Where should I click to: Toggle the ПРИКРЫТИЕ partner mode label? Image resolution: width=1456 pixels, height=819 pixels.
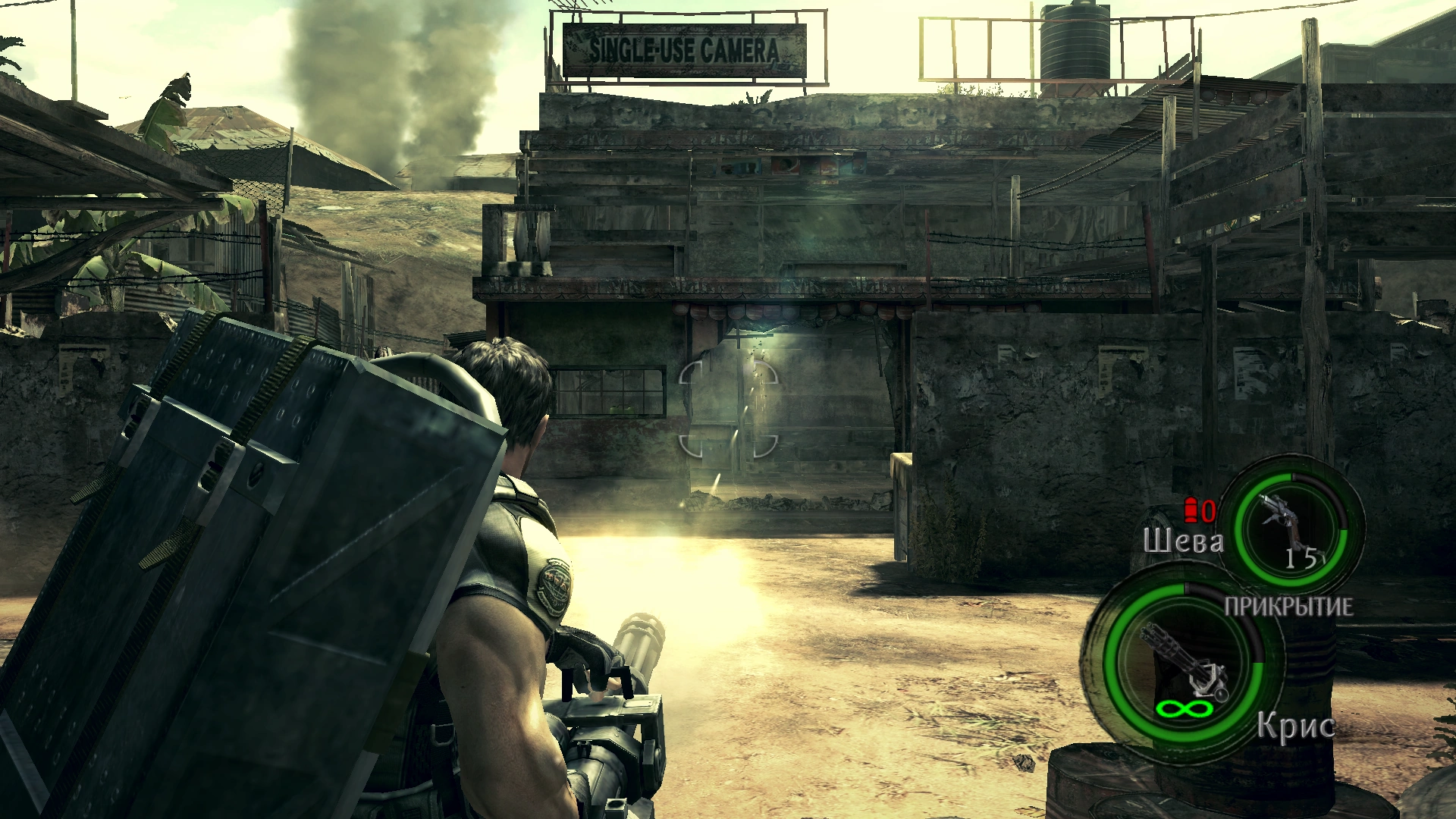1288,607
